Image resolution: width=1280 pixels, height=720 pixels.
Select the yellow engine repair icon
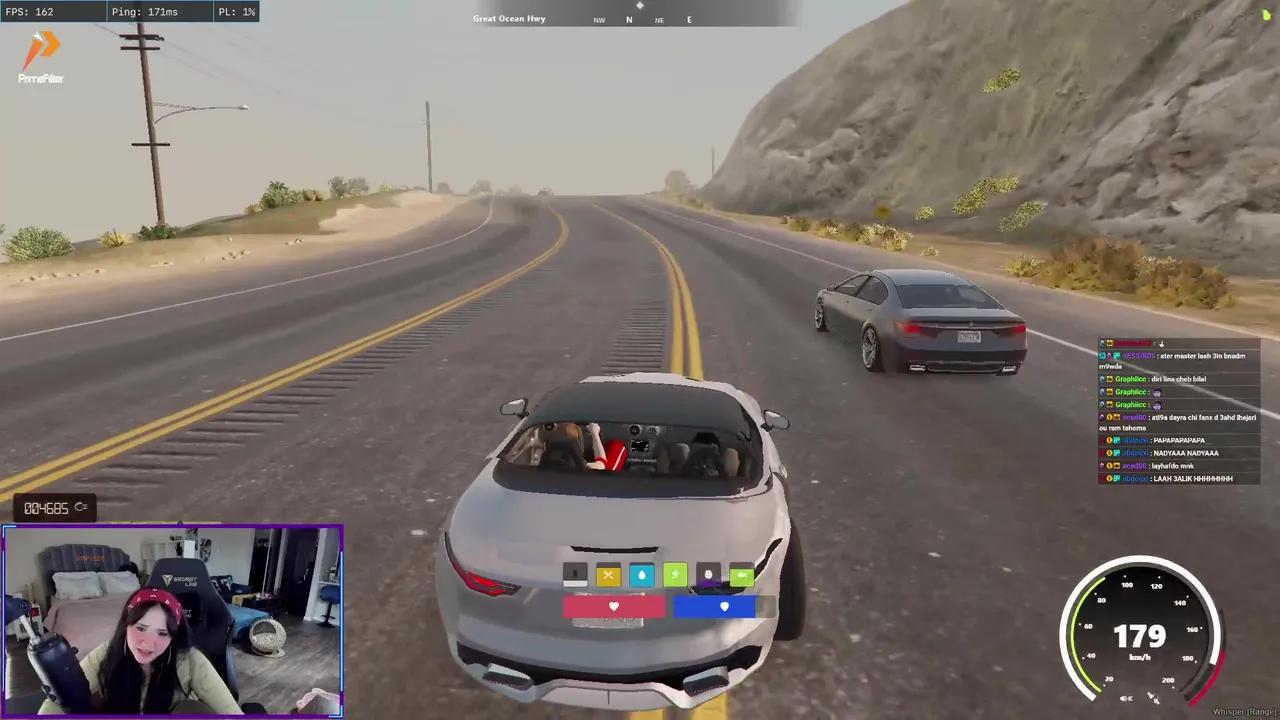coord(608,574)
